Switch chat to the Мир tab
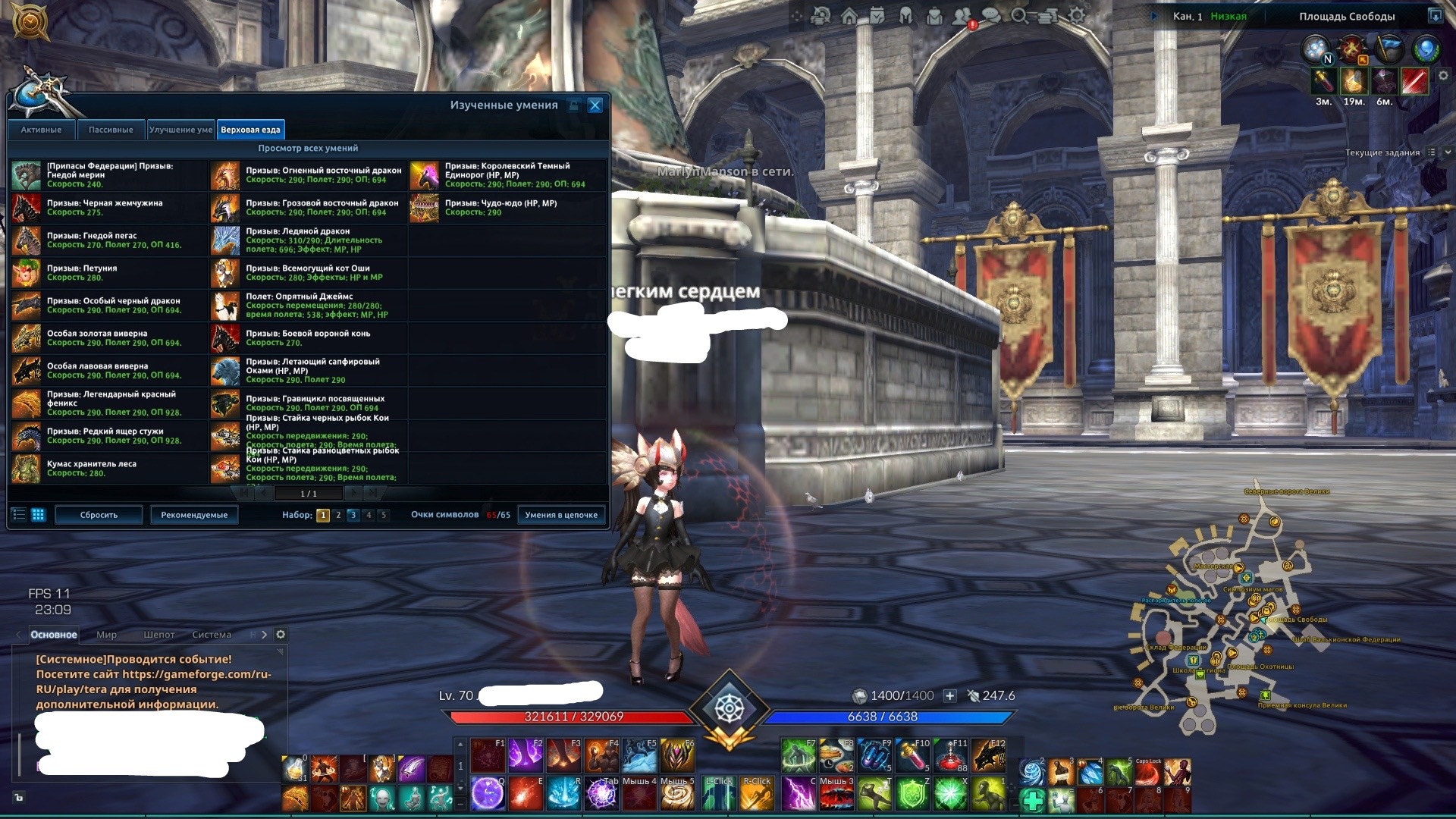 (x=106, y=635)
